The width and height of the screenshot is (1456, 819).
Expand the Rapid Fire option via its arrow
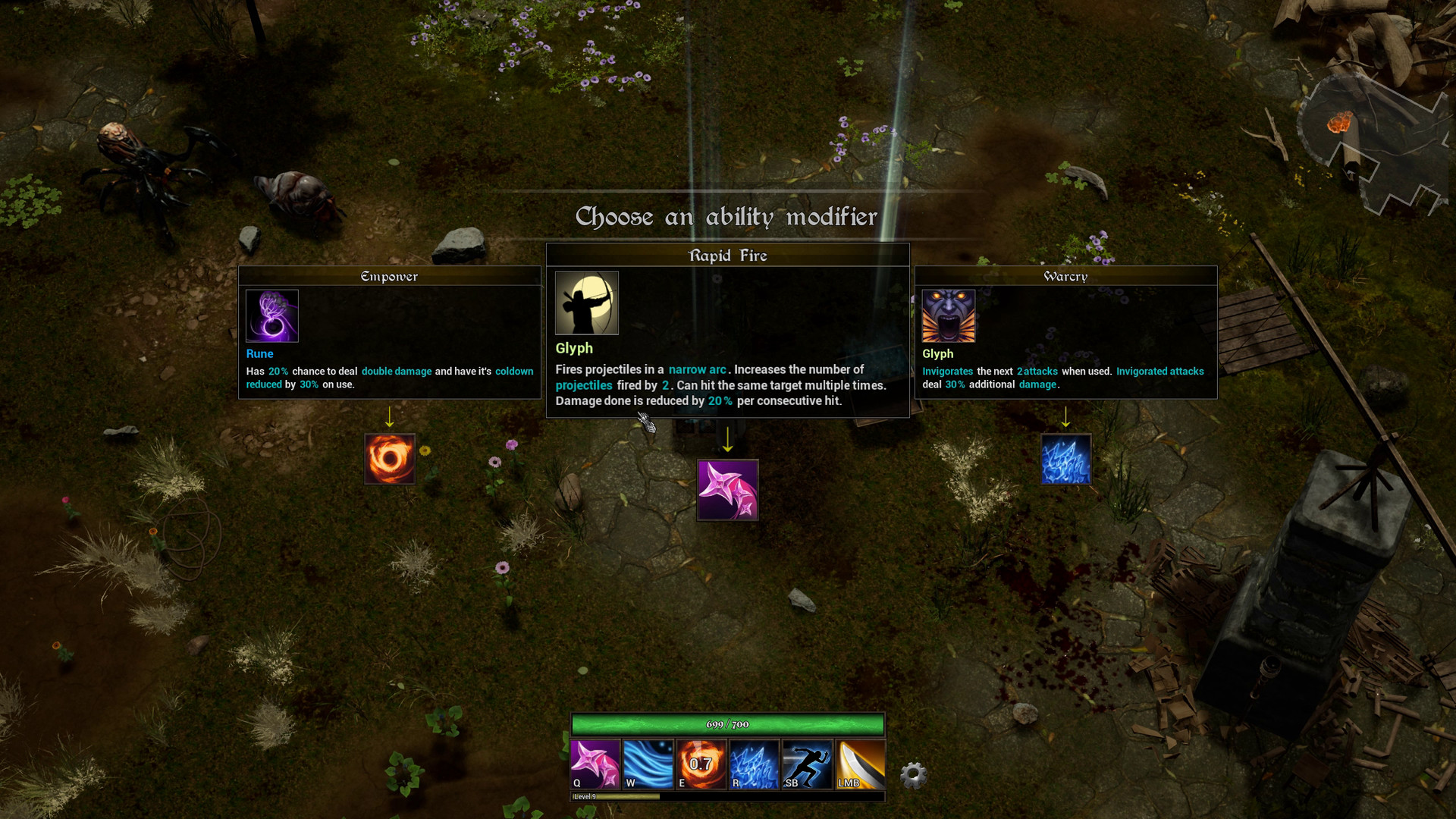point(728,441)
